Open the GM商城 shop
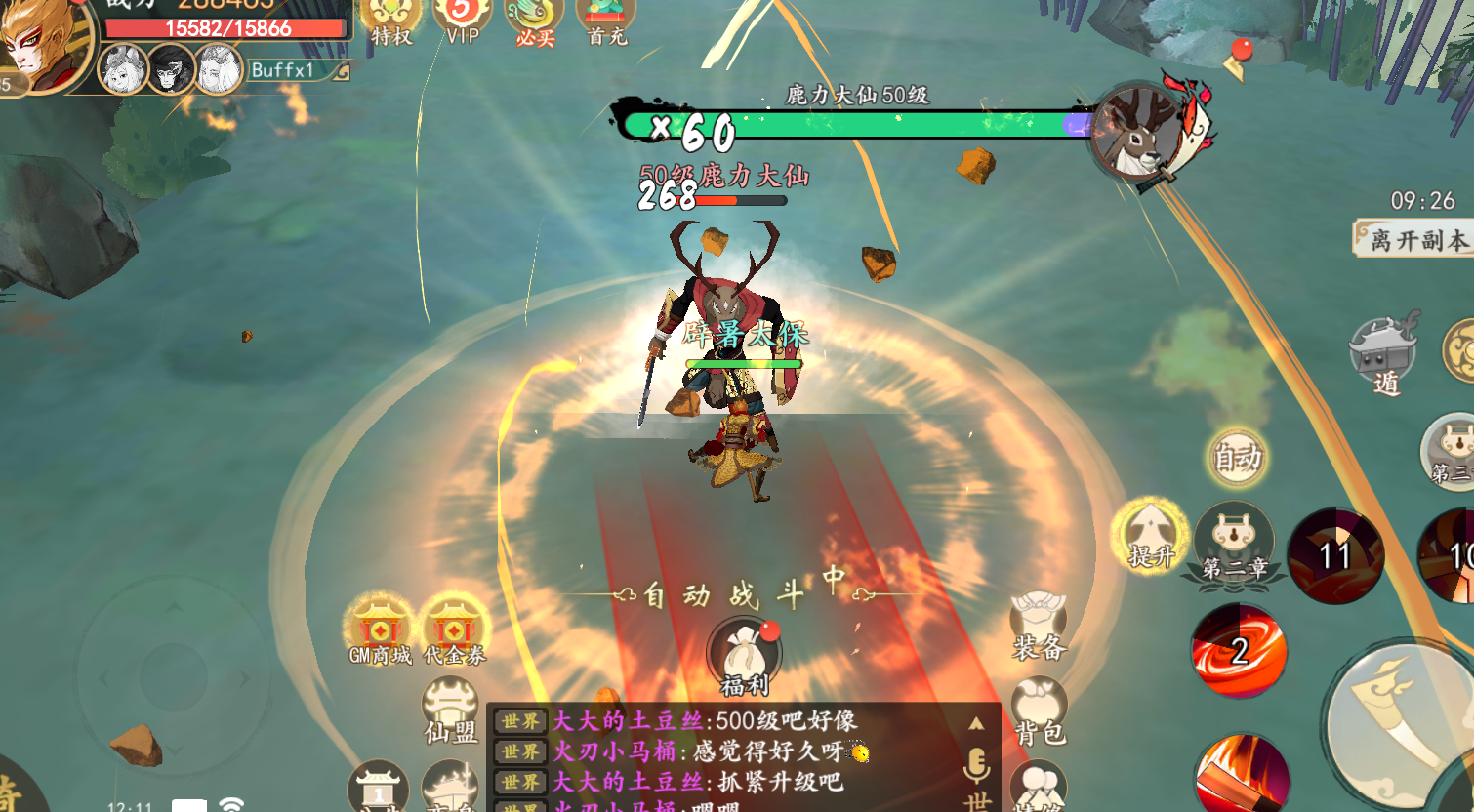The image size is (1474, 812). [380, 630]
